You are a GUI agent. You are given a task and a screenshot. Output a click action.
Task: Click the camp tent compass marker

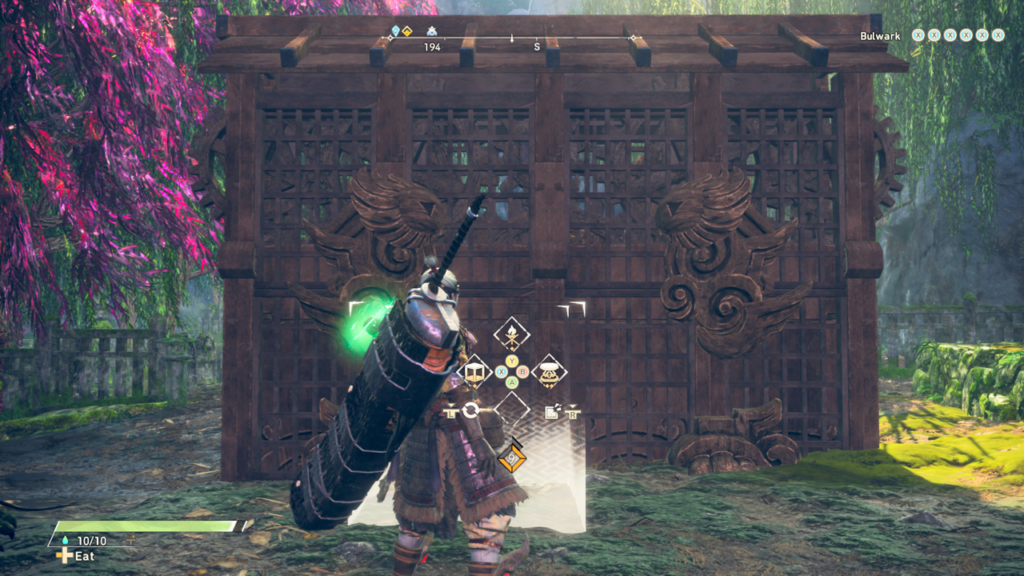pyautogui.click(x=432, y=31)
